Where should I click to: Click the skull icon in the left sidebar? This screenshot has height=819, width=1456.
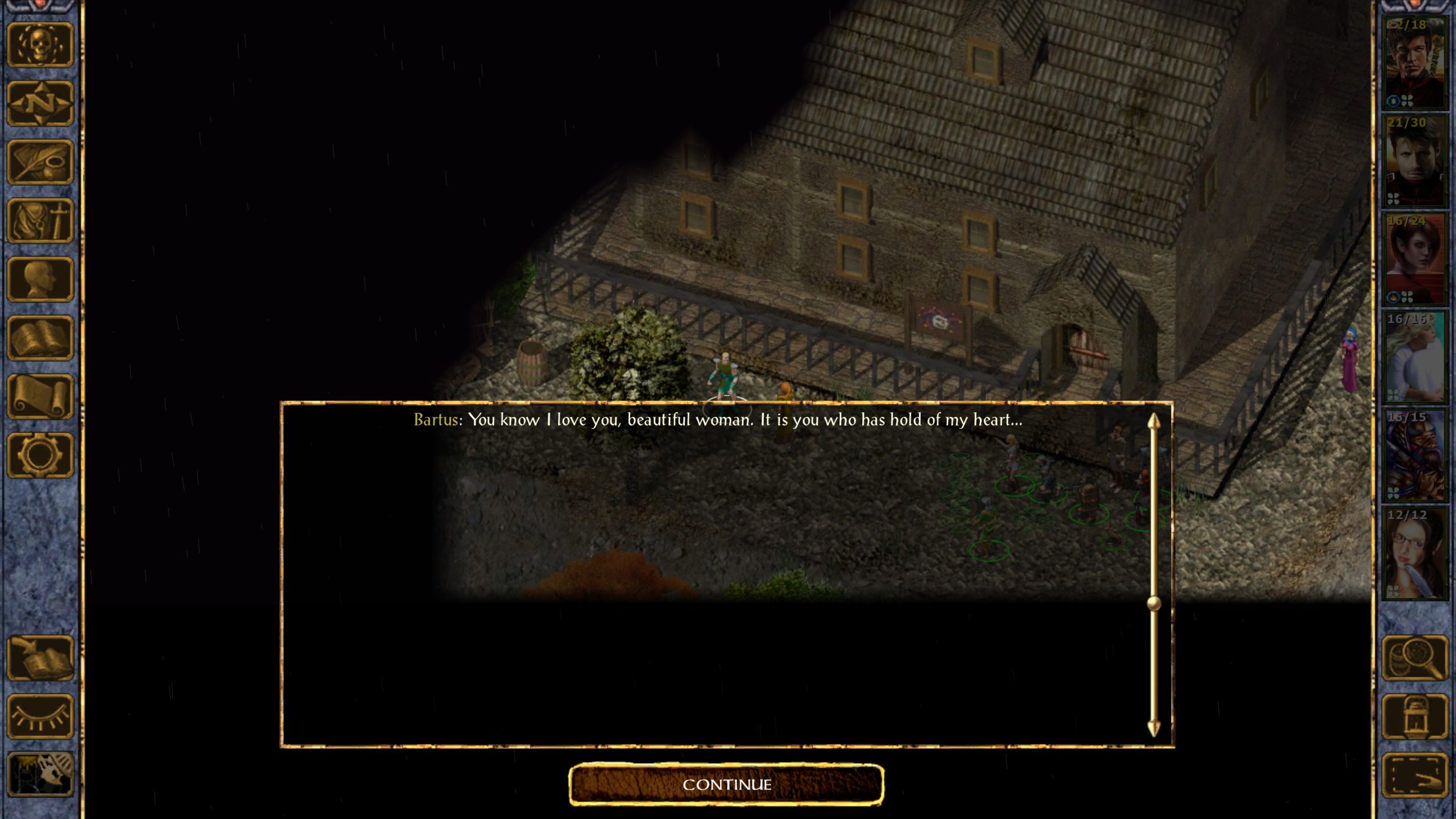[x=40, y=44]
